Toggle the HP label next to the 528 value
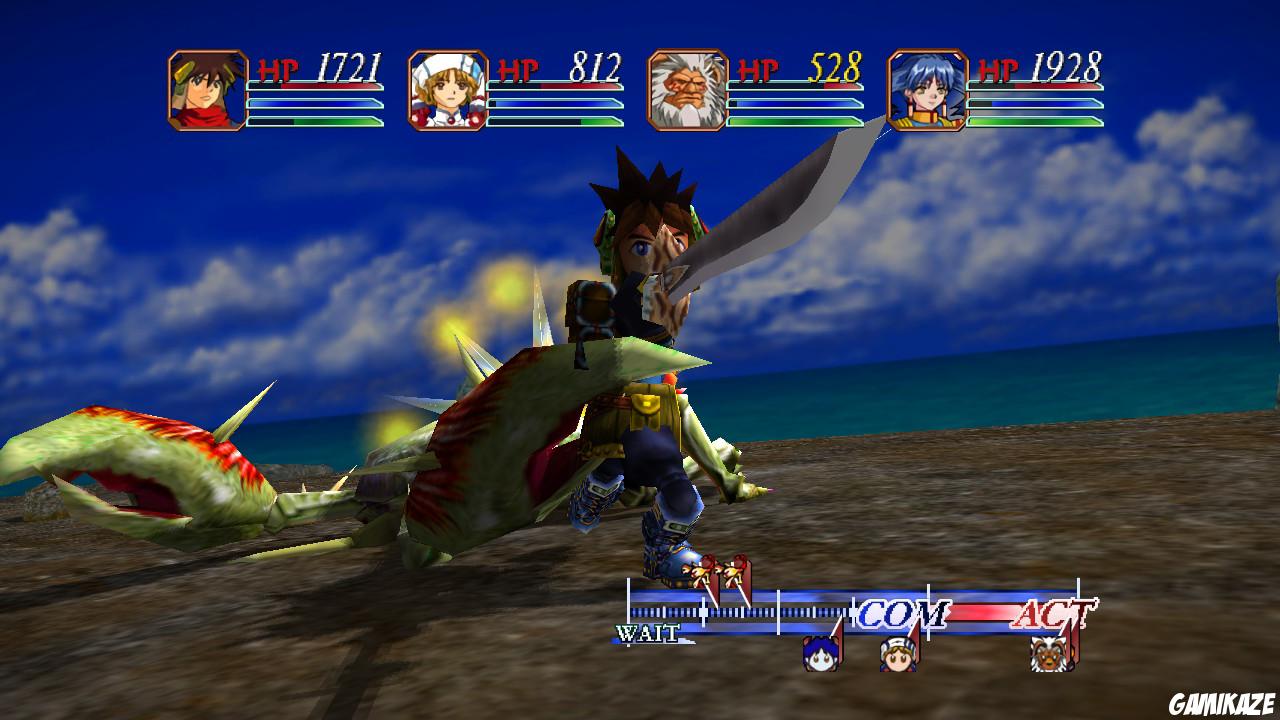The height and width of the screenshot is (720, 1280). [759, 70]
